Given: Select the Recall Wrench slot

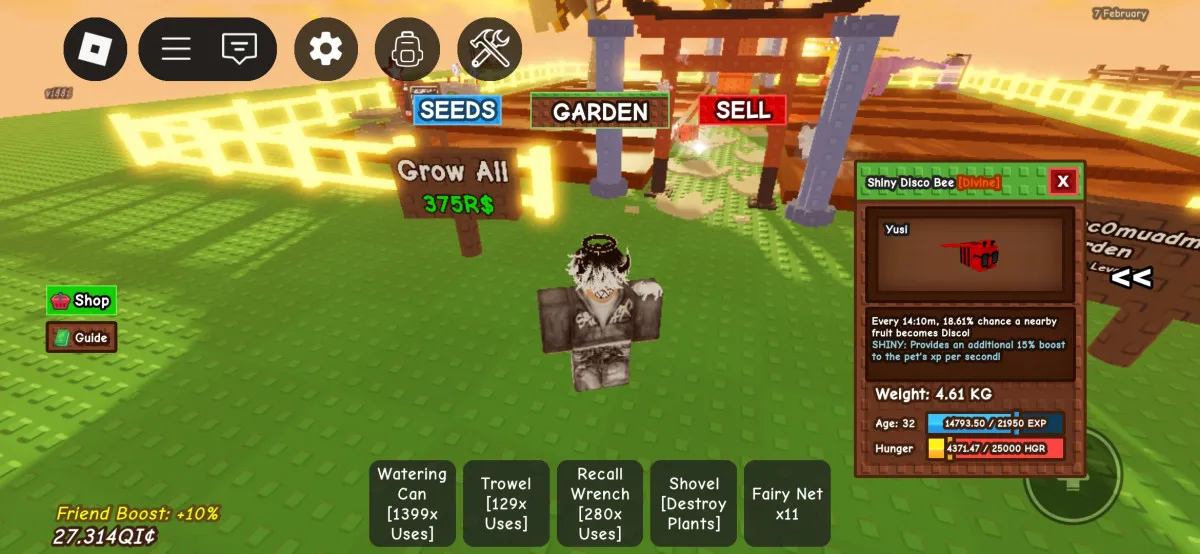Looking at the screenshot, I should tap(600, 503).
